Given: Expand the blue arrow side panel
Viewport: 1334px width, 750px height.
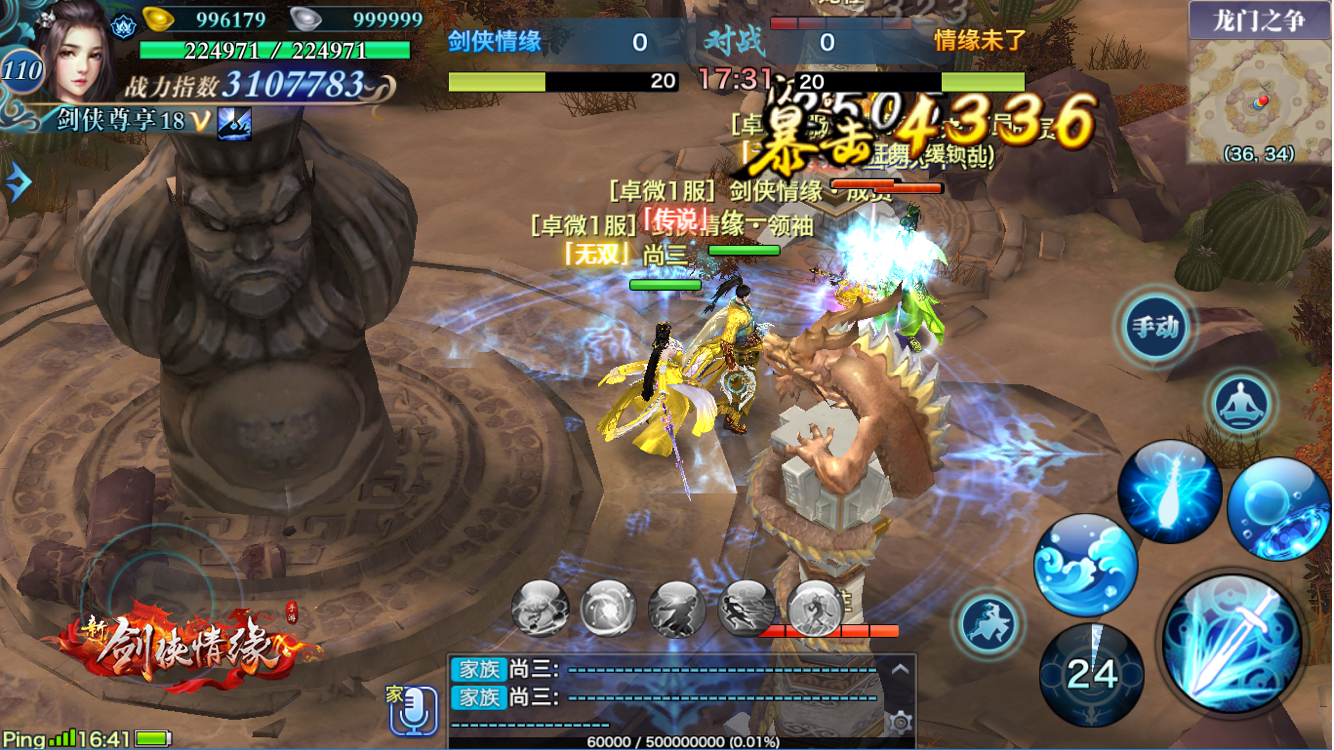Looking at the screenshot, I should pos(17,183).
